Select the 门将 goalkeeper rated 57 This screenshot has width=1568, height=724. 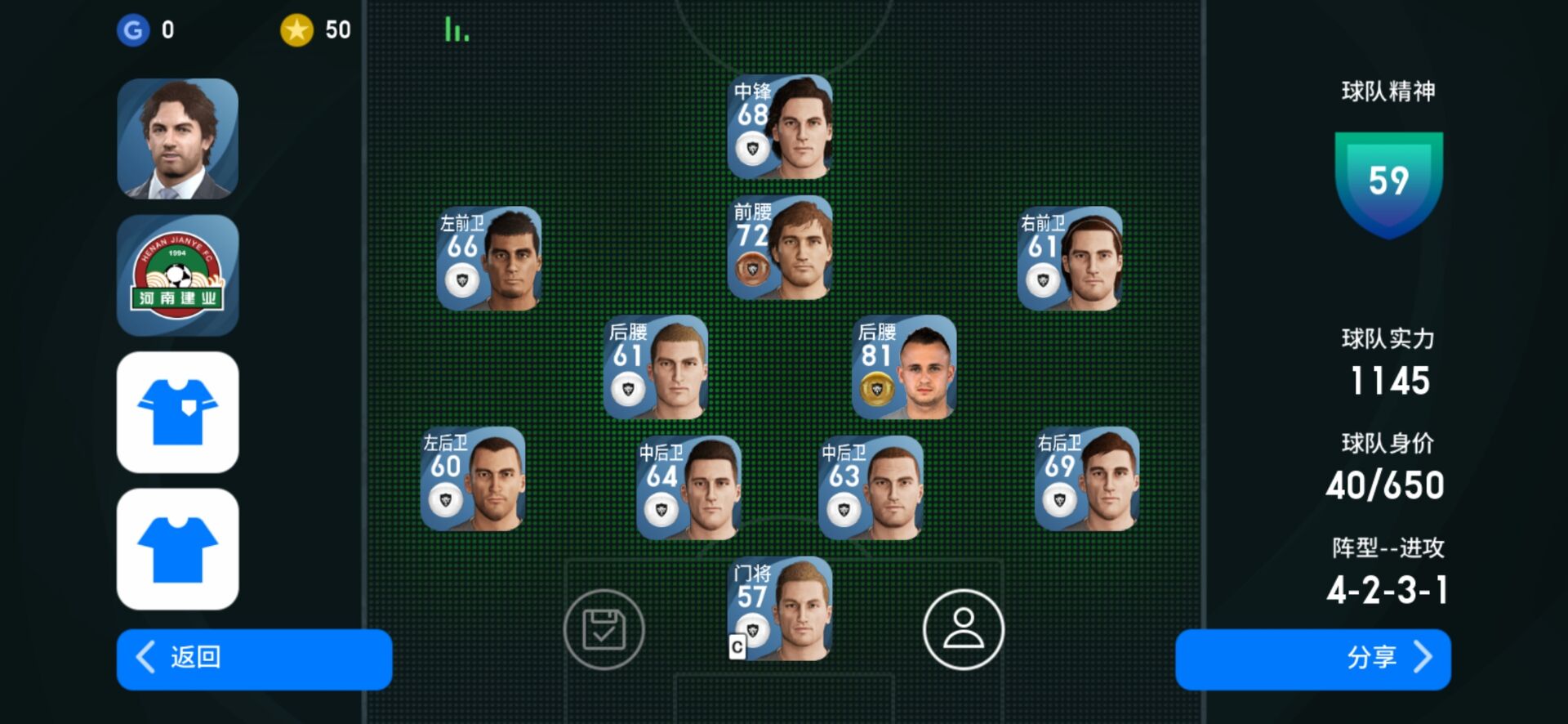[780, 609]
